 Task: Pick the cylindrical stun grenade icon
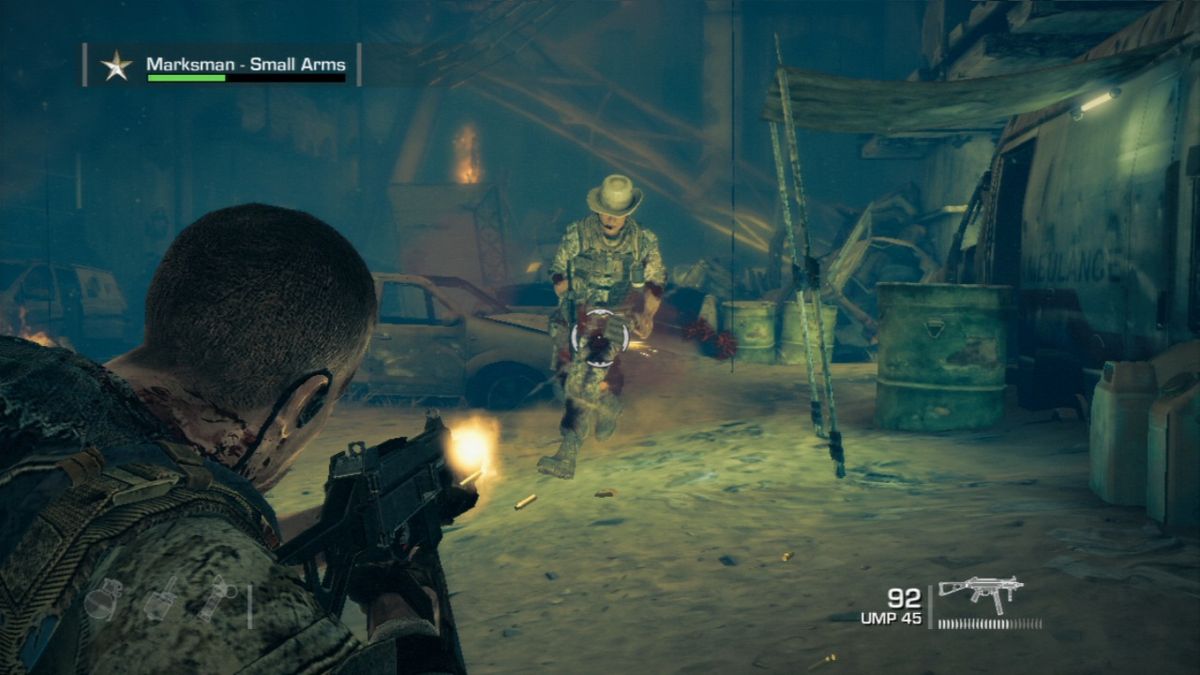tap(216, 598)
